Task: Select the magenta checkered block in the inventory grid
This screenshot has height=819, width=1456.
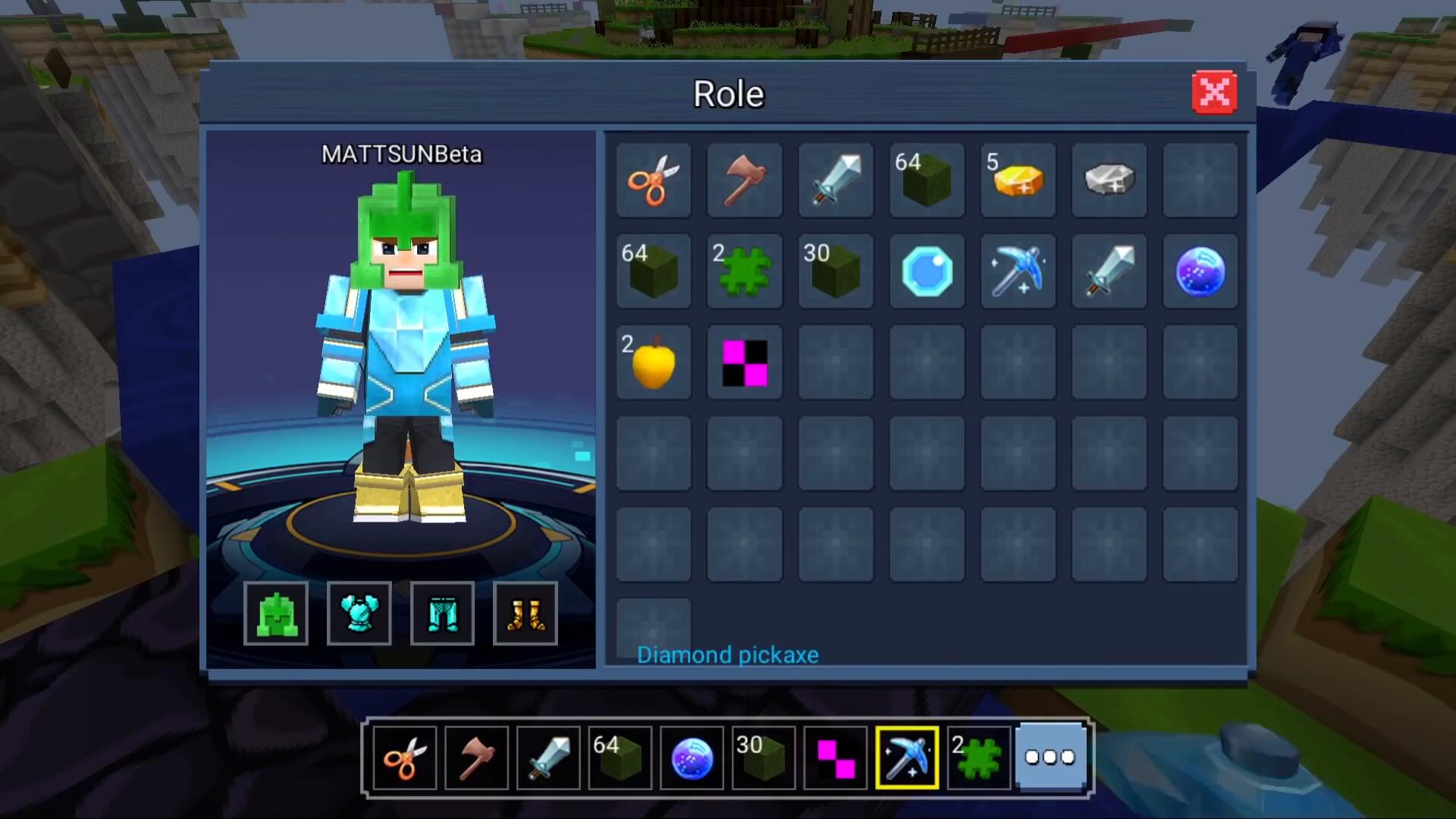Action: (x=745, y=362)
